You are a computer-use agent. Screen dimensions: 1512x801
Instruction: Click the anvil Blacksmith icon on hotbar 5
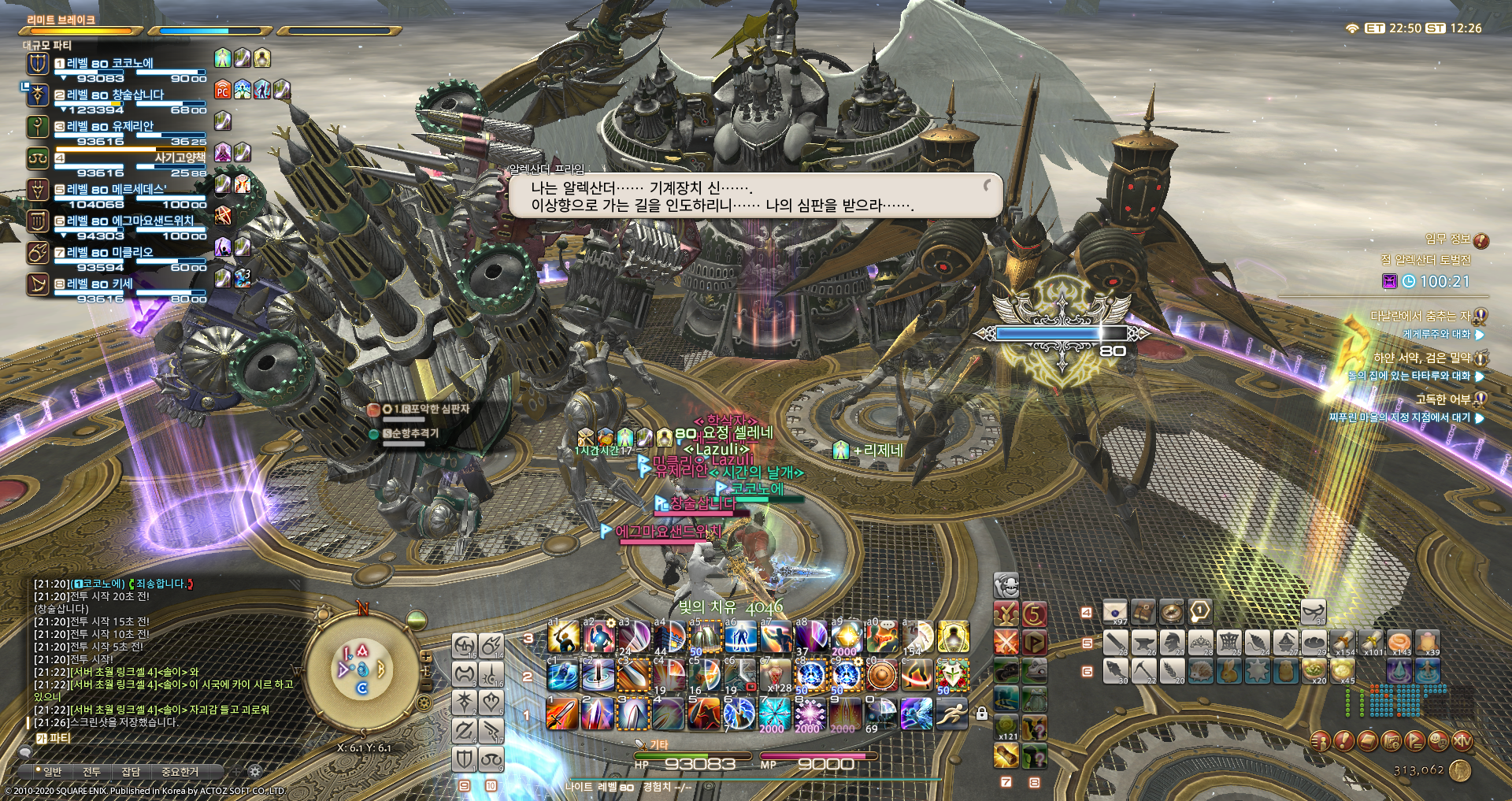(1143, 641)
